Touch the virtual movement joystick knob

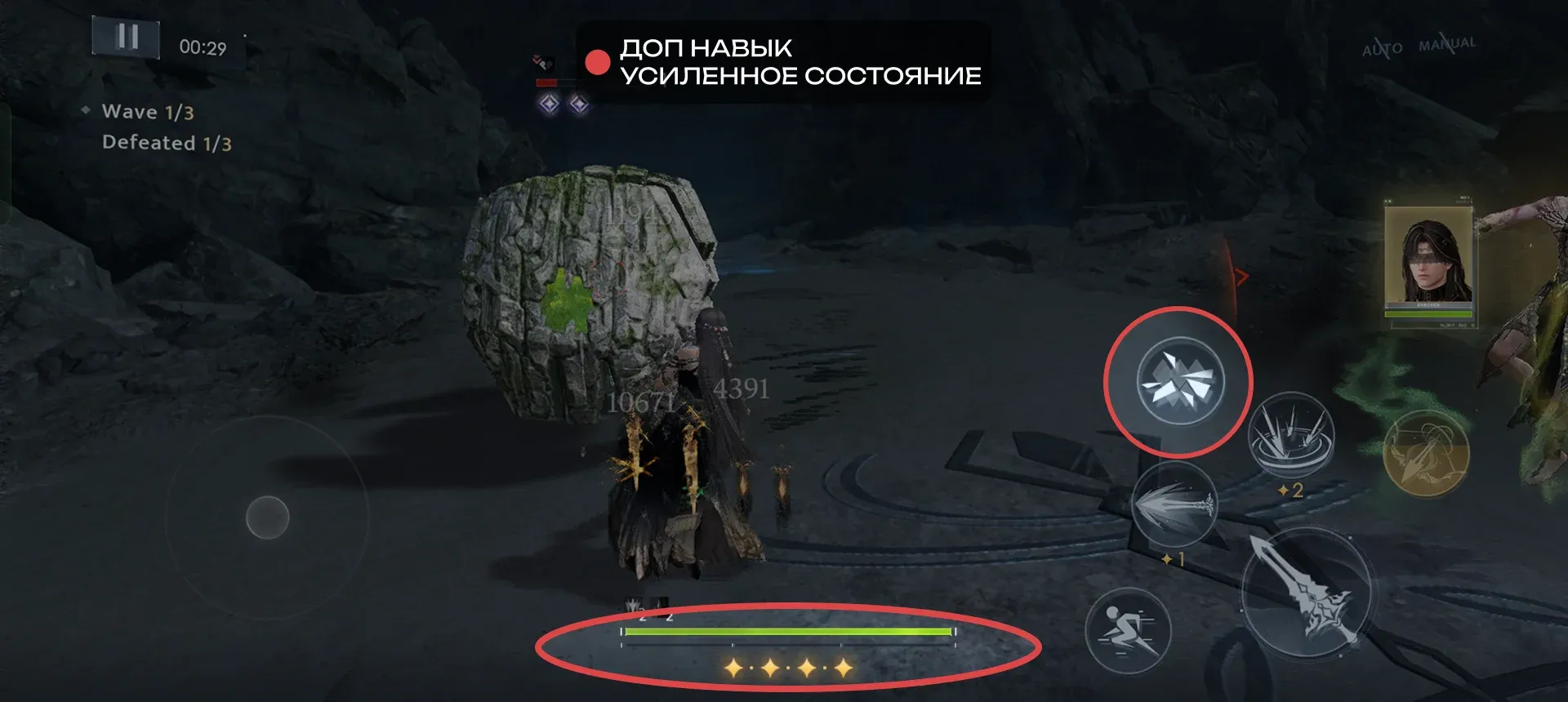(267, 518)
